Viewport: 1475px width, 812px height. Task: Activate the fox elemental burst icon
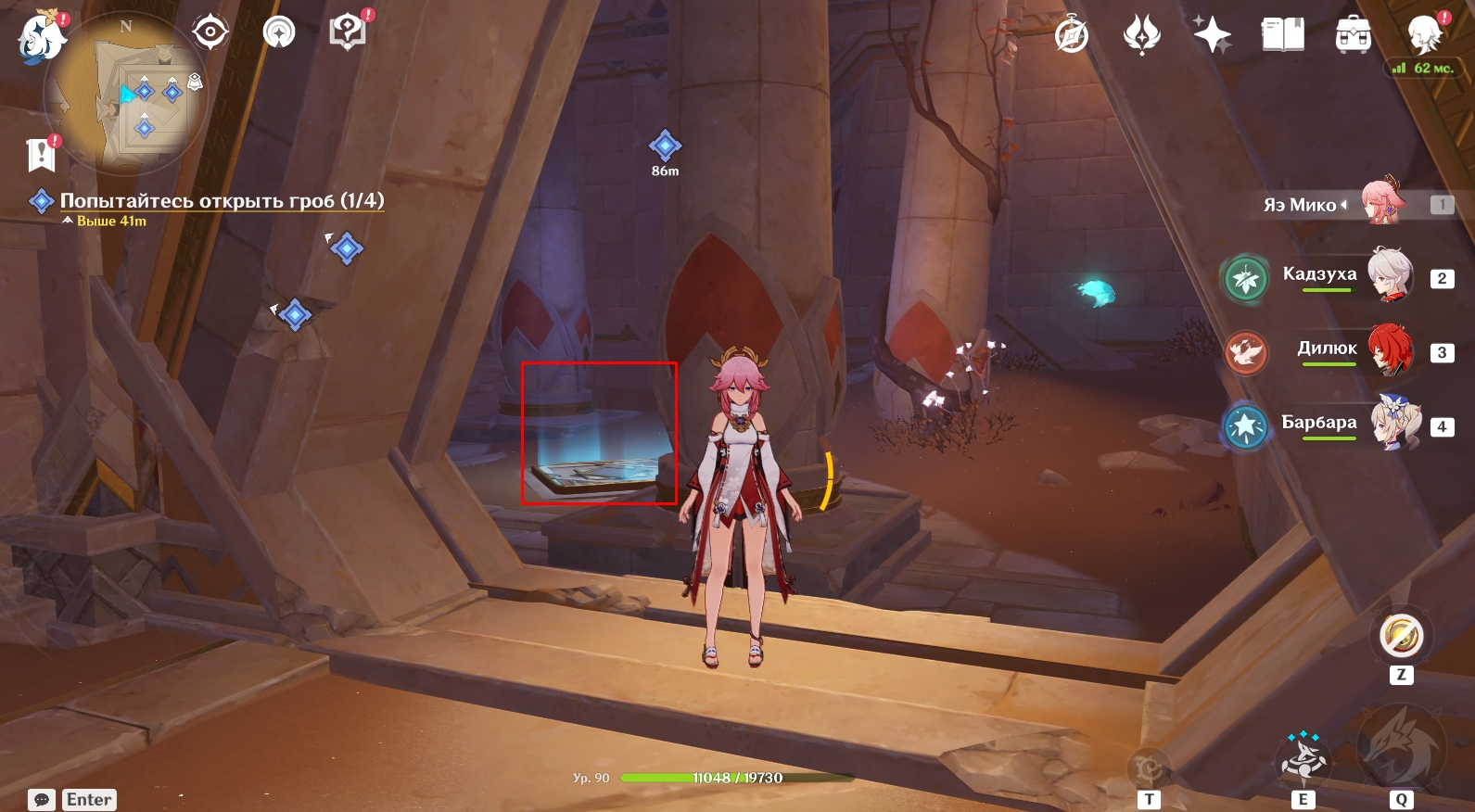(x=1400, y=747)
